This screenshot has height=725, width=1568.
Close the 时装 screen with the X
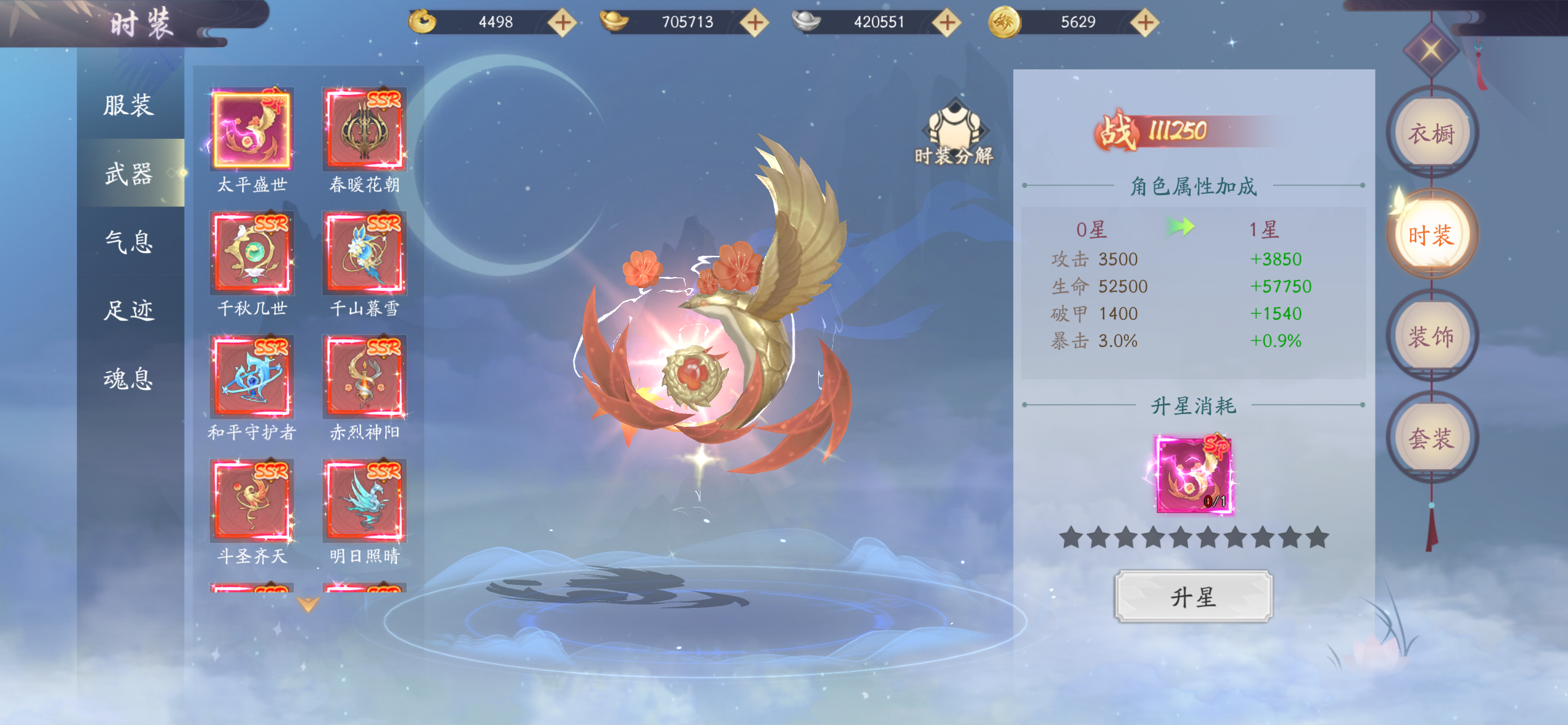(1431, 50)
